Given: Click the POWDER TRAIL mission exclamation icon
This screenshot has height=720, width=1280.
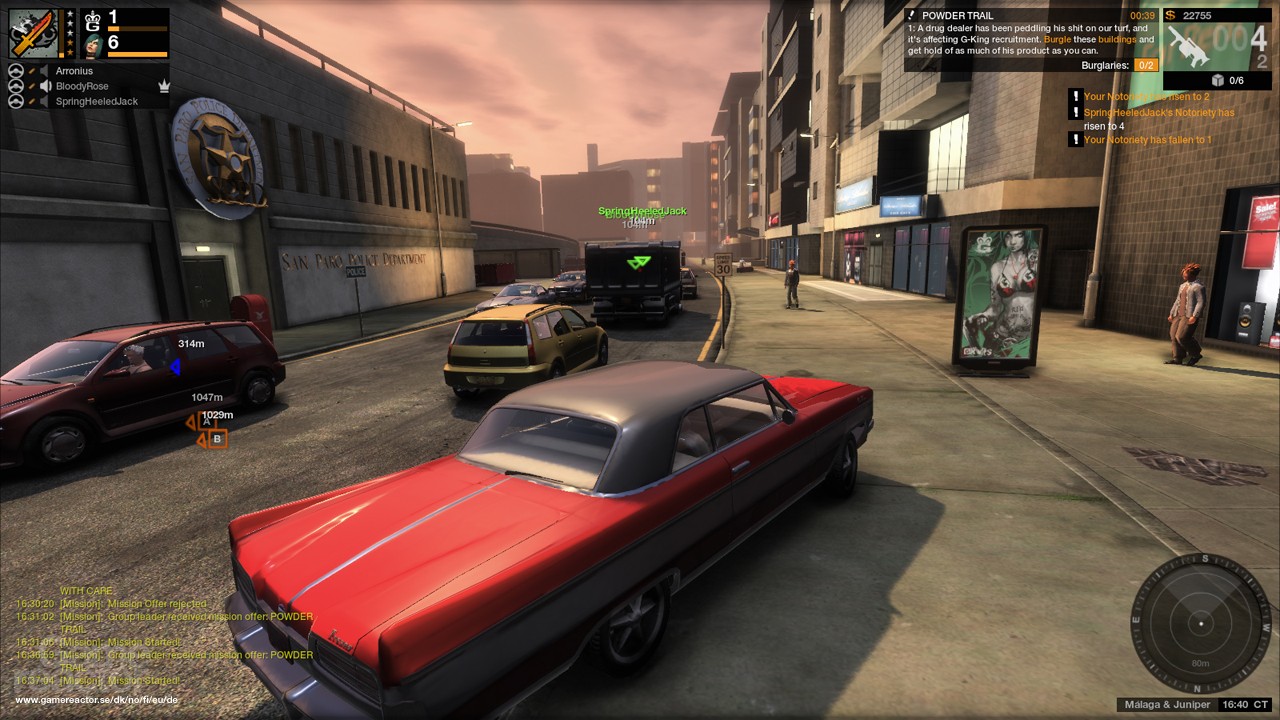Looking at the screenshot, I should [911, 14].
